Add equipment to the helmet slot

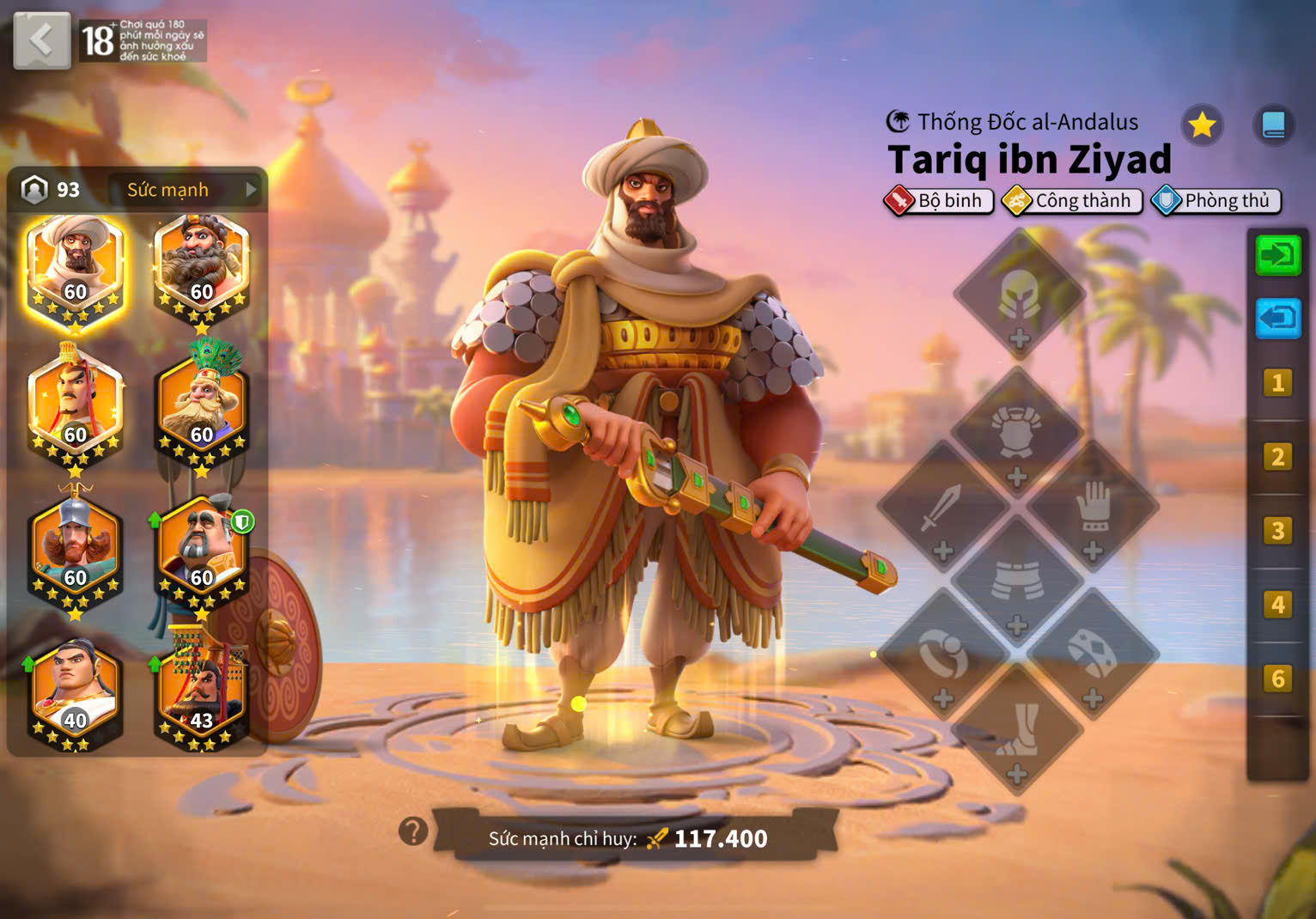click(x=1020, y=296)
